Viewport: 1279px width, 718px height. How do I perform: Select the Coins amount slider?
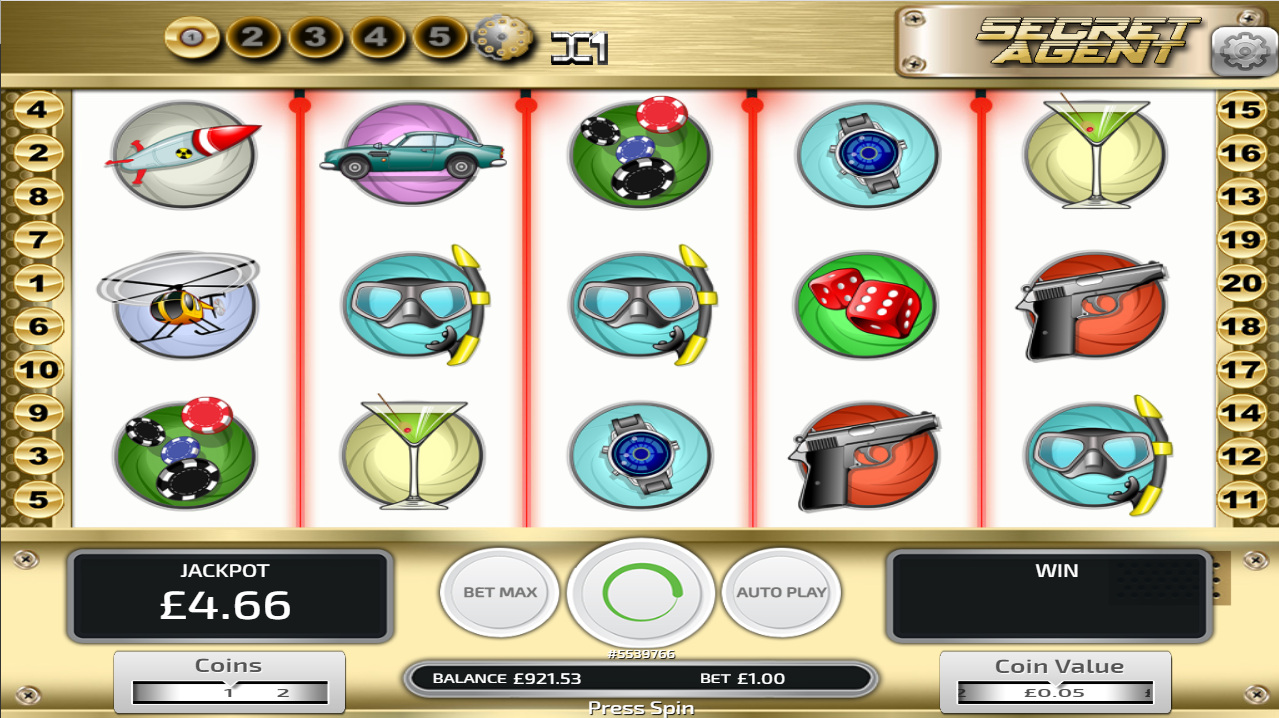point(230,692)
